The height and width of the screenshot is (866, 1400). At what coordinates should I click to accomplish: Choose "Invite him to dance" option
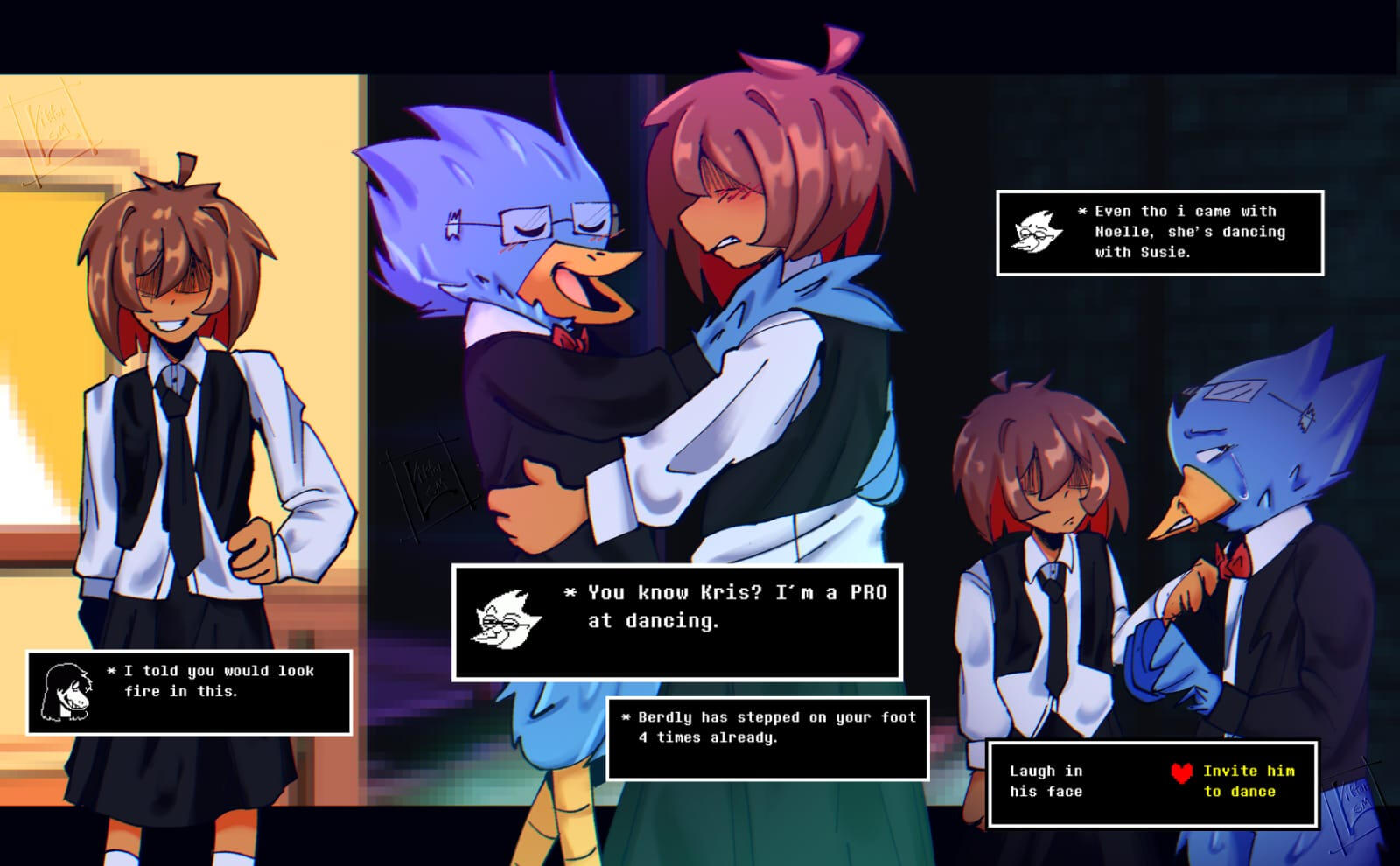tap(1248, 781)
